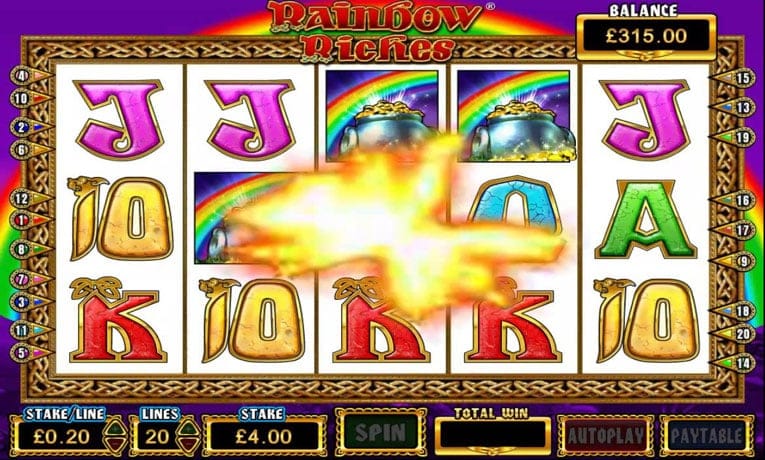
Task: Start Autoplay mode
Action: (x=607, y=434)
